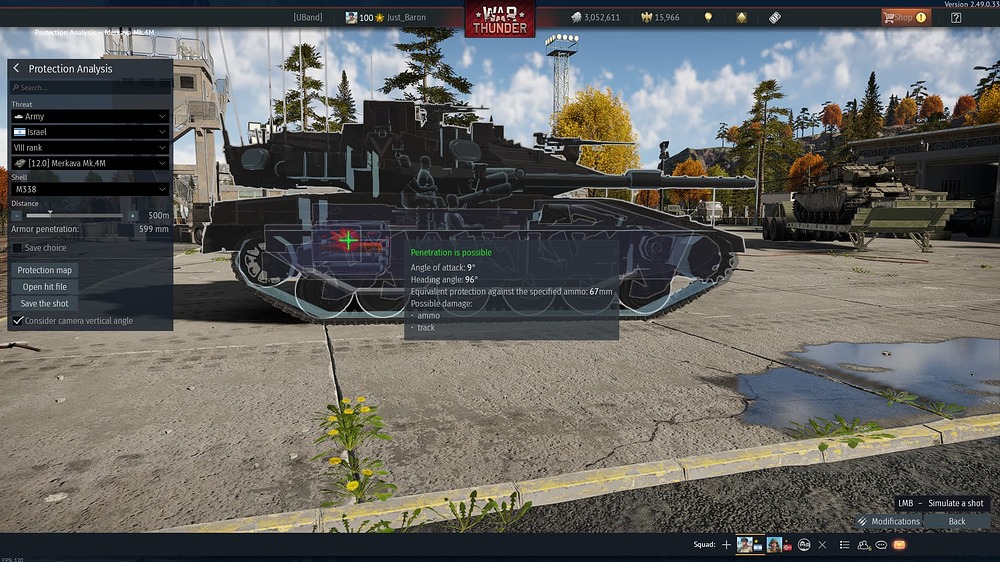
Task: Go back using the Protection Analysis arrow
Action: pos(17,69)
